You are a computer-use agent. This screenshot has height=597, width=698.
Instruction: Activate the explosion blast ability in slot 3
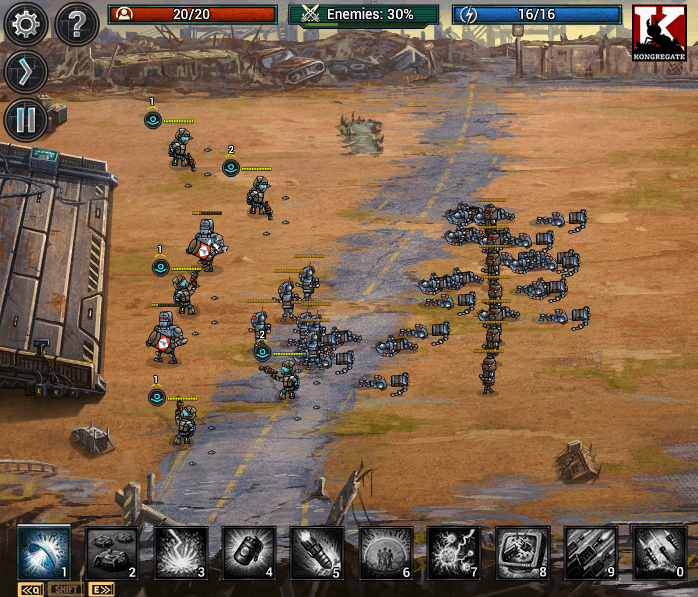tap(180, 552)
